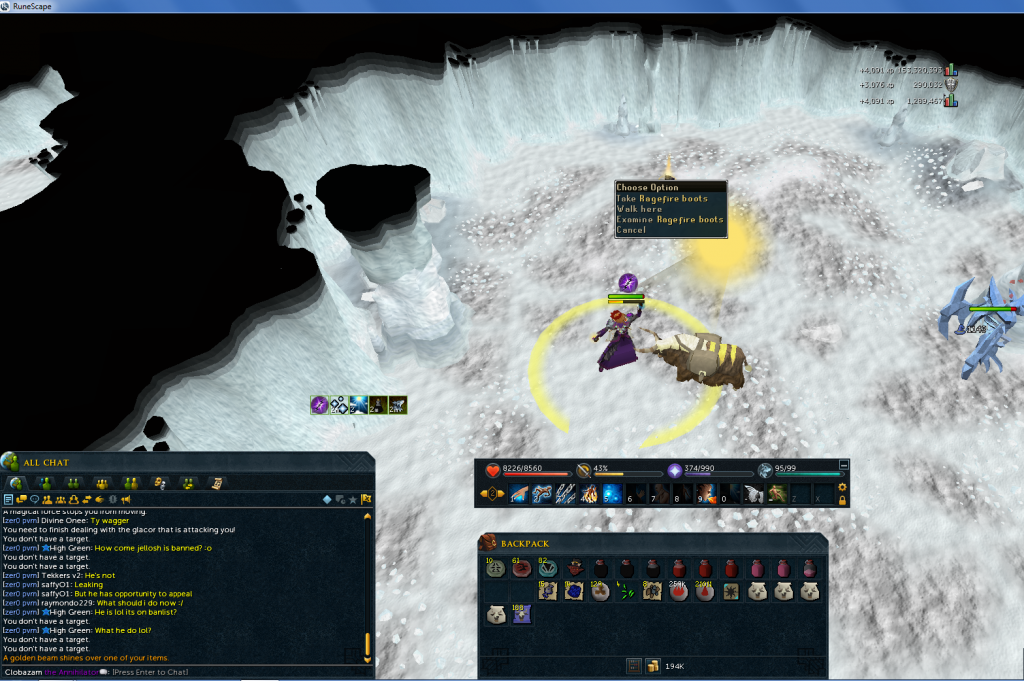
Task: Select the purple scroll with count 188
Action: click(x=520, y=615)
